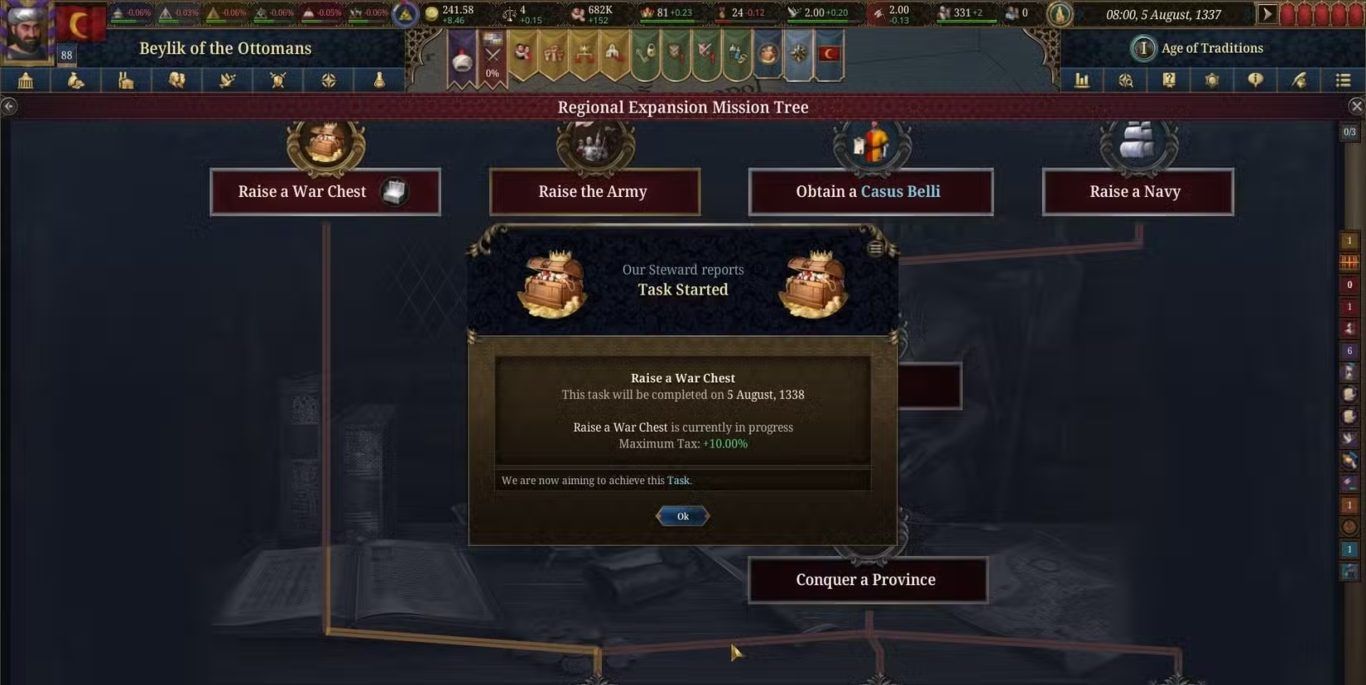The image size is (1366, 685).
Task: Open the Obtain a Casus Belli mission
Action: 870,192
